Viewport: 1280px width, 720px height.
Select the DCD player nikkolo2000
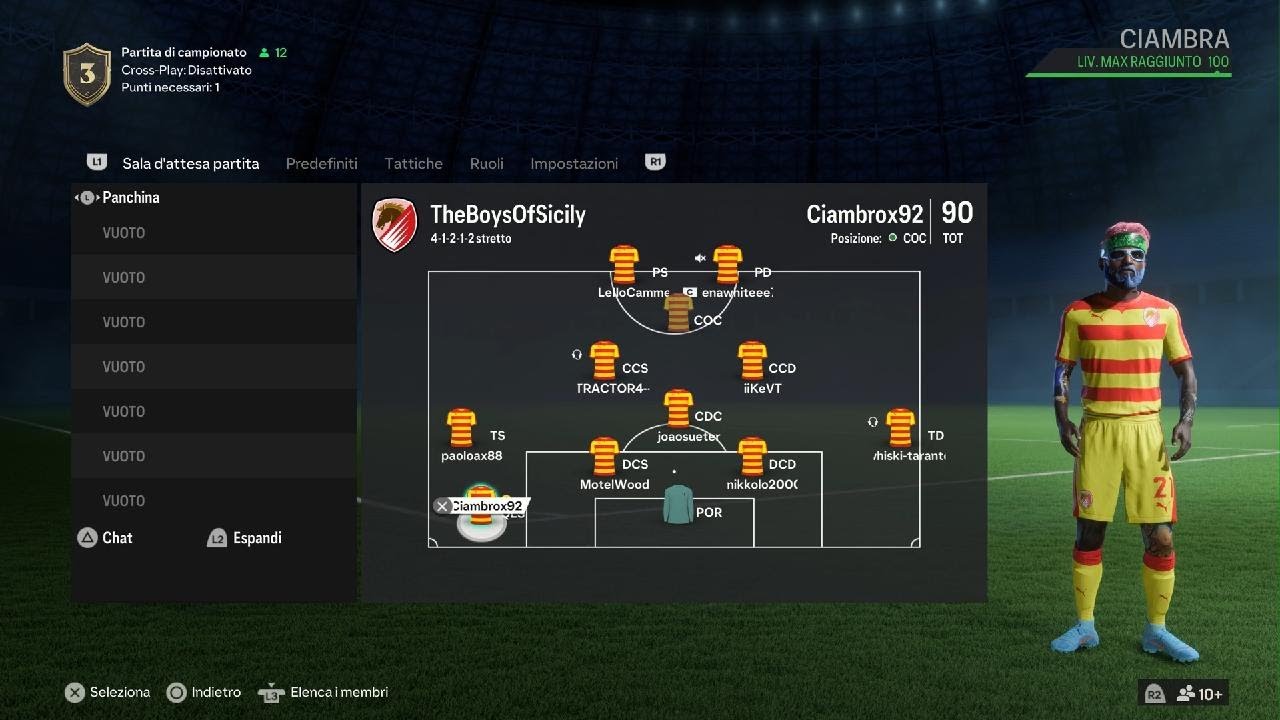(751, 457)
